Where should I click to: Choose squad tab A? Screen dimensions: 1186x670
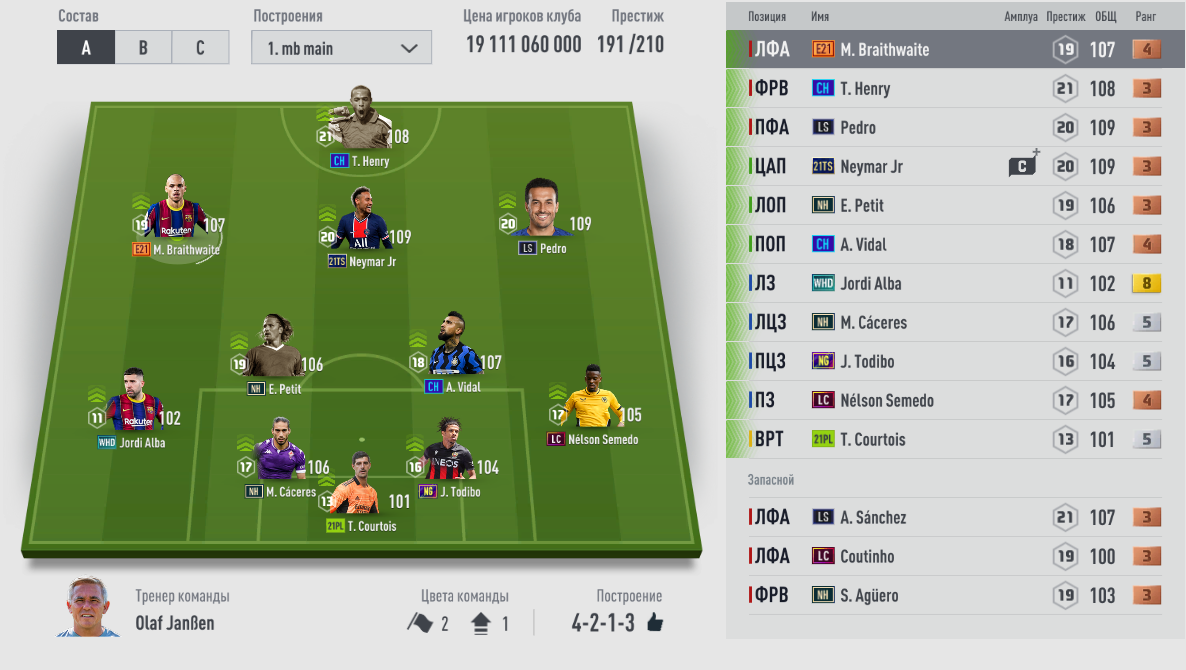[86, 48]
